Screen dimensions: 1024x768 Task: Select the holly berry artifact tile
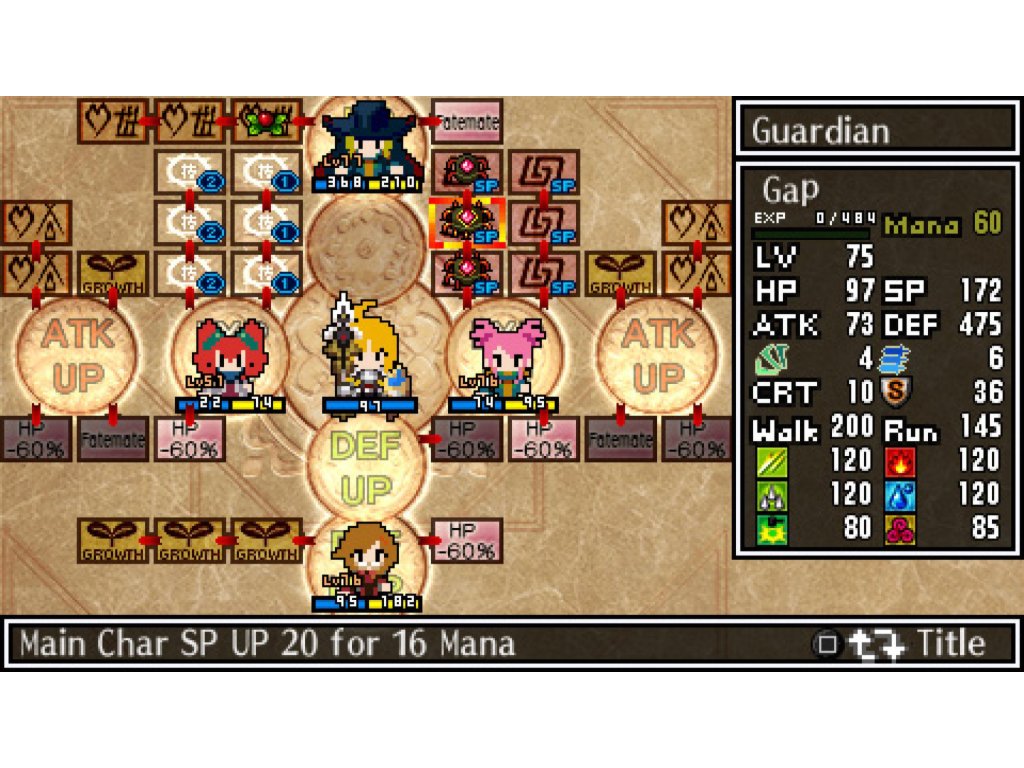[x=267, y=122]
